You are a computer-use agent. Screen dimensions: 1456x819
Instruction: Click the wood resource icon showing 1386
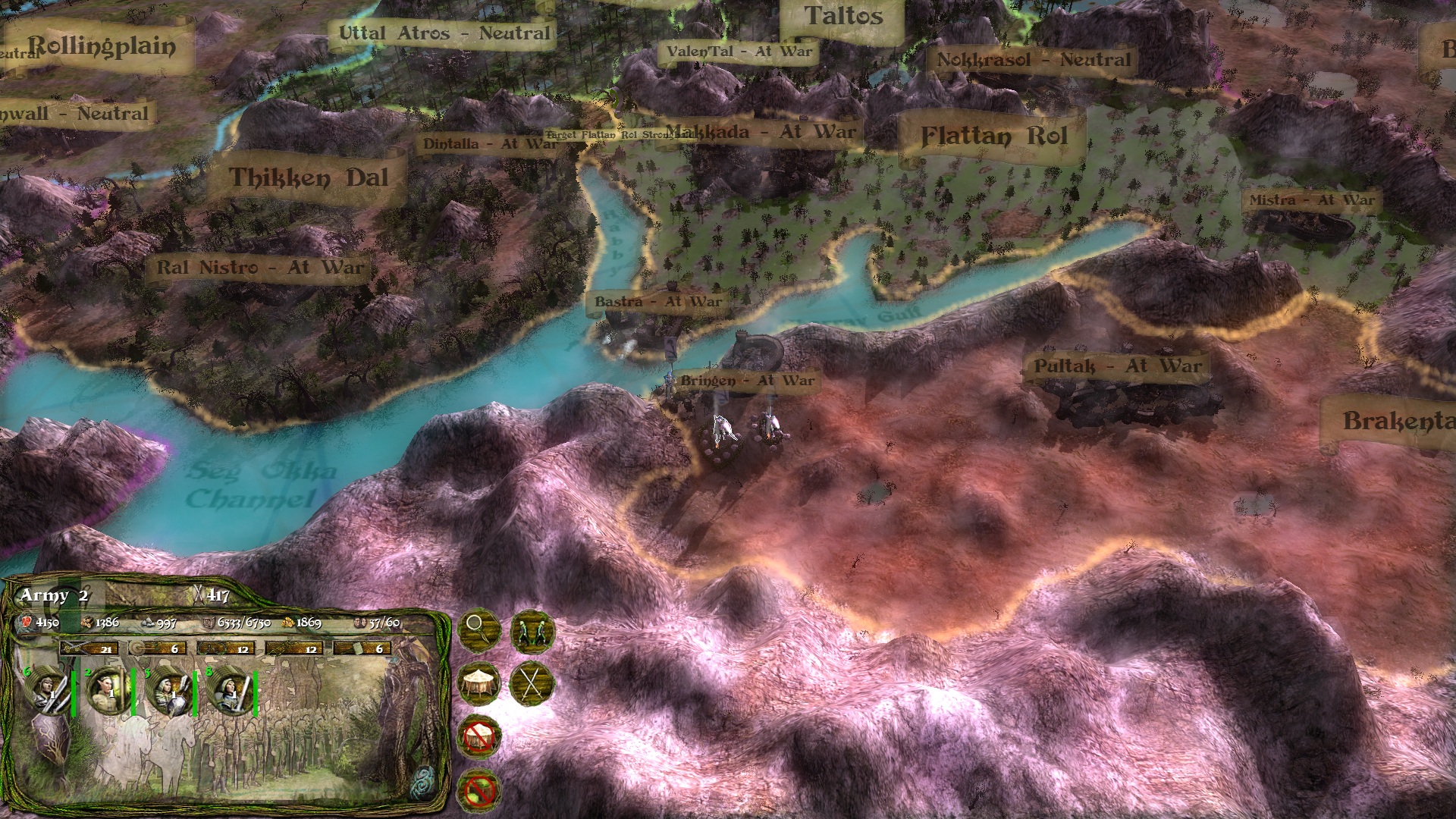[x=87, y=623]
